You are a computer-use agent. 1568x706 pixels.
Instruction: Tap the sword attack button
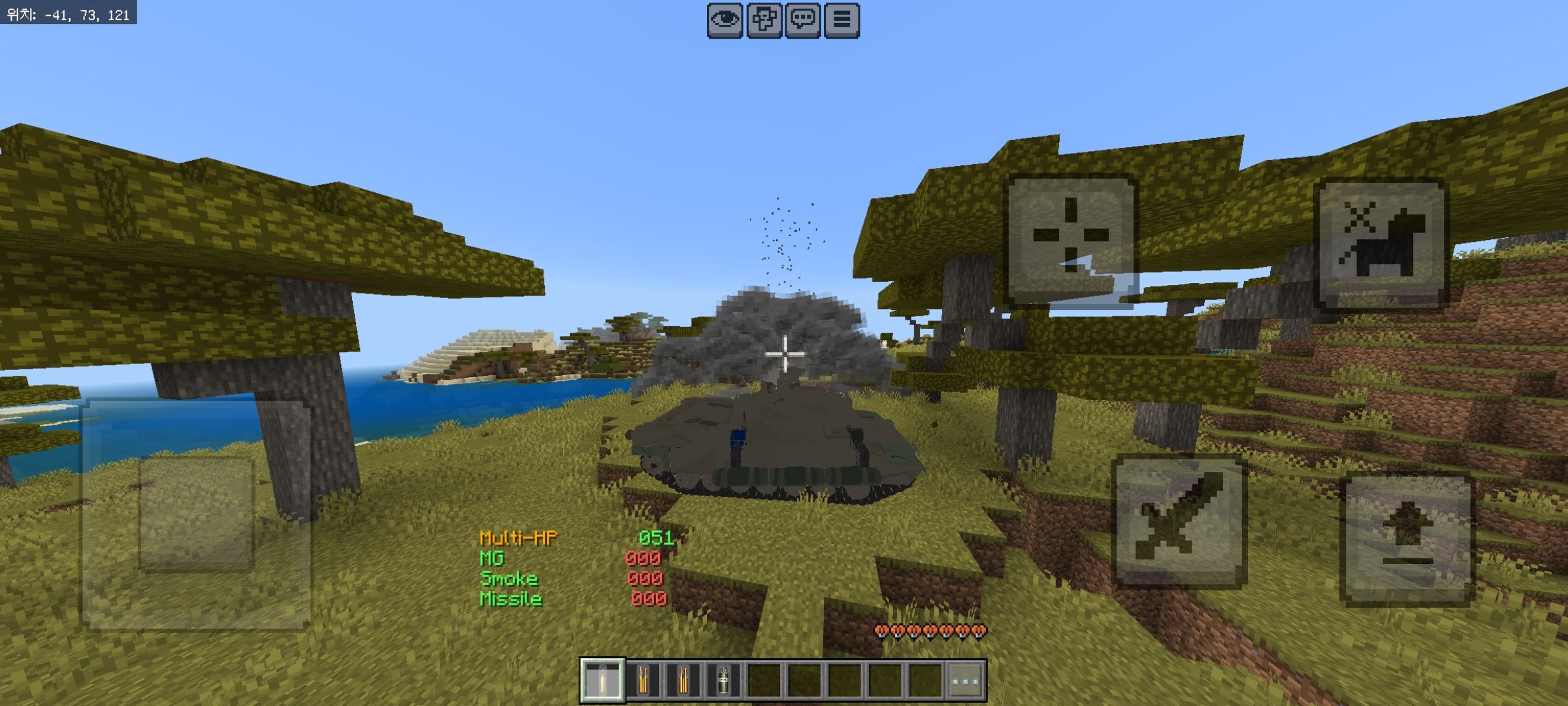click(1179, 522)
